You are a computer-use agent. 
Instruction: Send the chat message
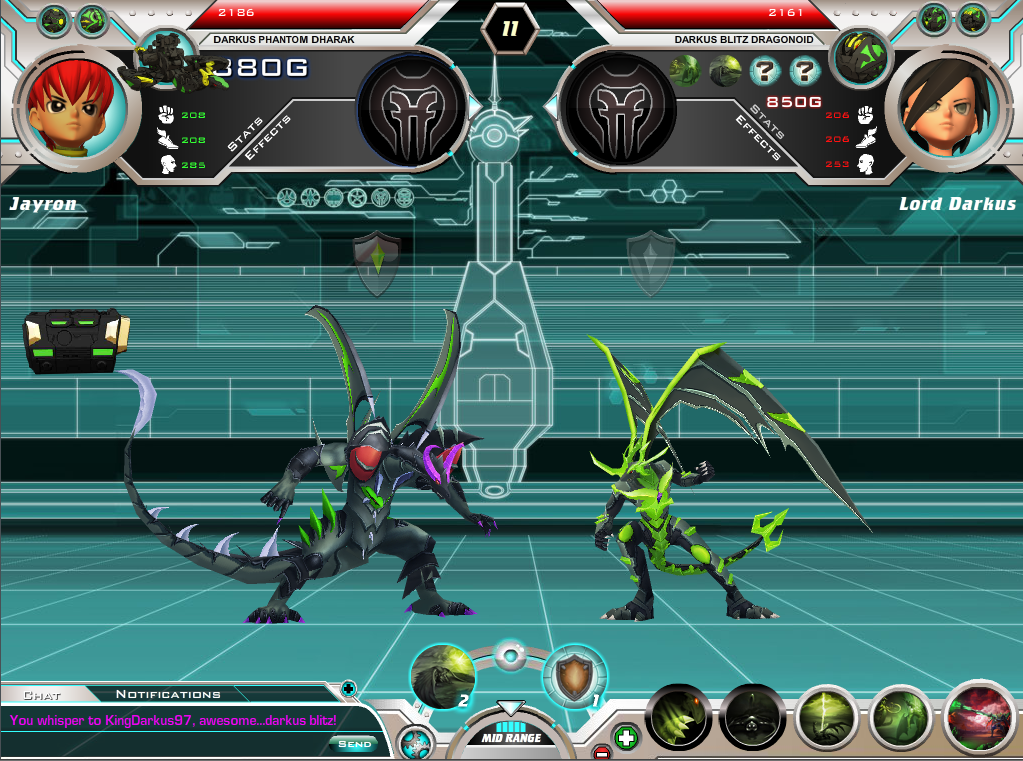tap(354, 744)
